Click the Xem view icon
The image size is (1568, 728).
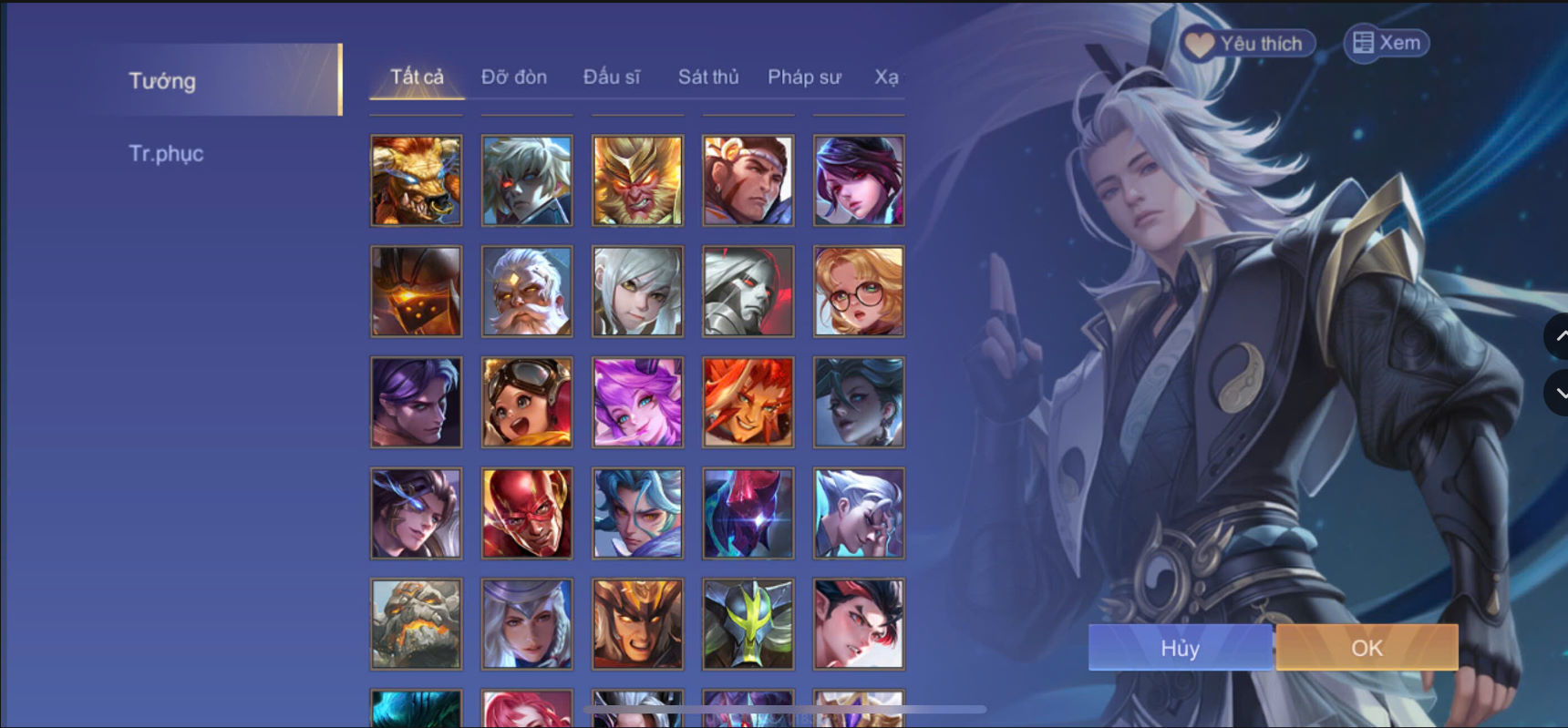pos(1364,42)
